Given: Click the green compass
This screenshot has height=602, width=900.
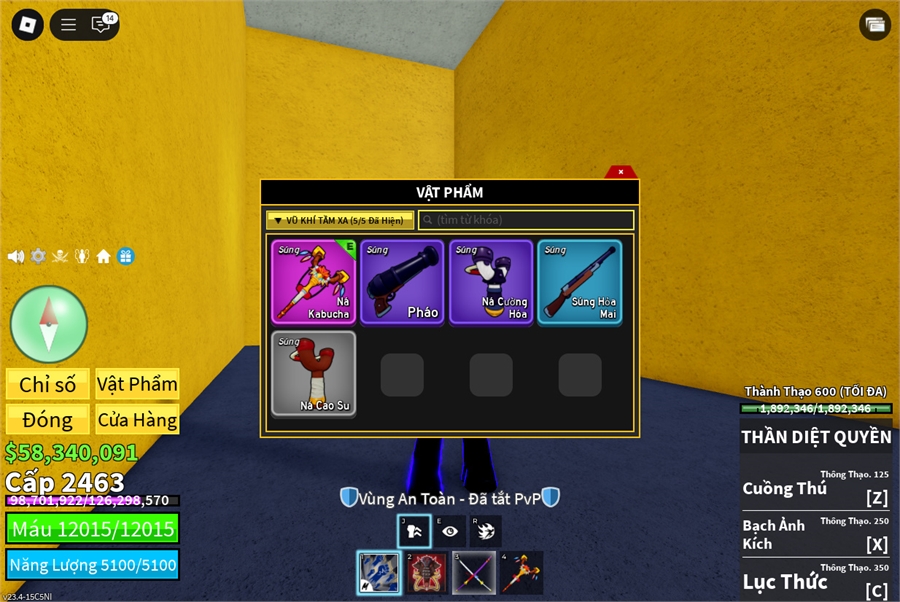Looking at the screenshot, I should pyautogui.click(x=49, y=323).
